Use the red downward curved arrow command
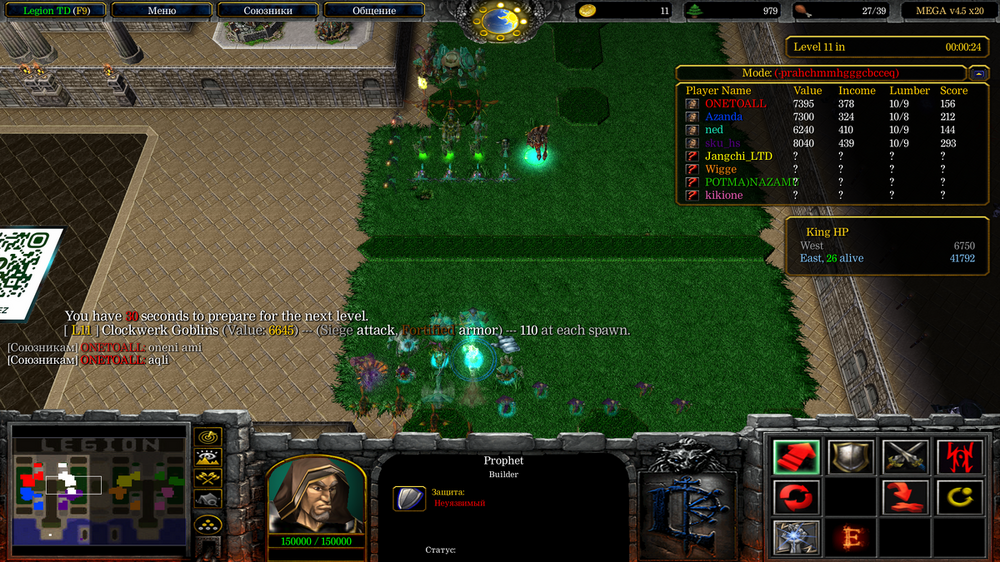Screen dimensions: 1000x562 tap(905, 496)
